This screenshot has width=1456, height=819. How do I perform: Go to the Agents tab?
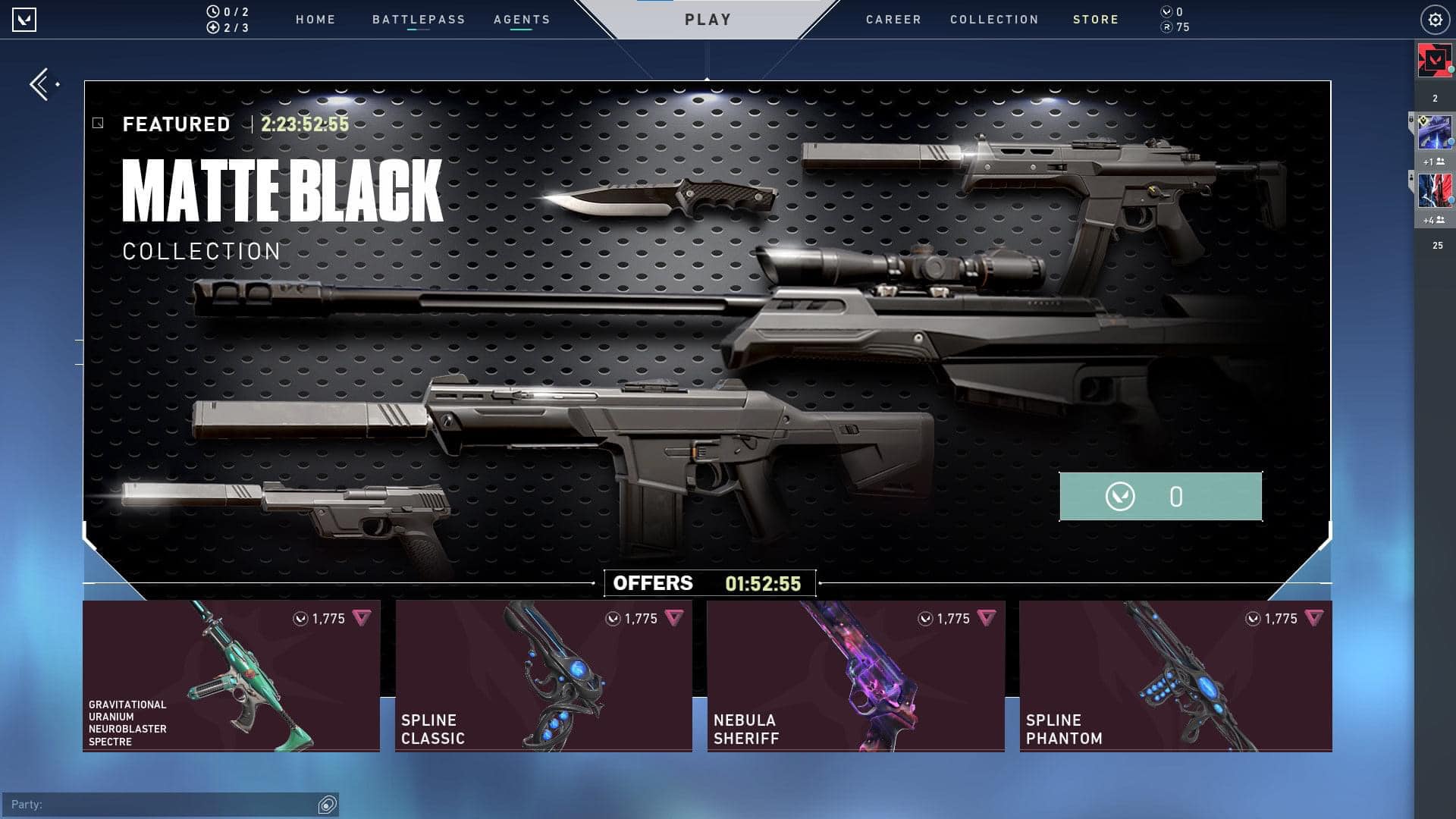point(522,20)
